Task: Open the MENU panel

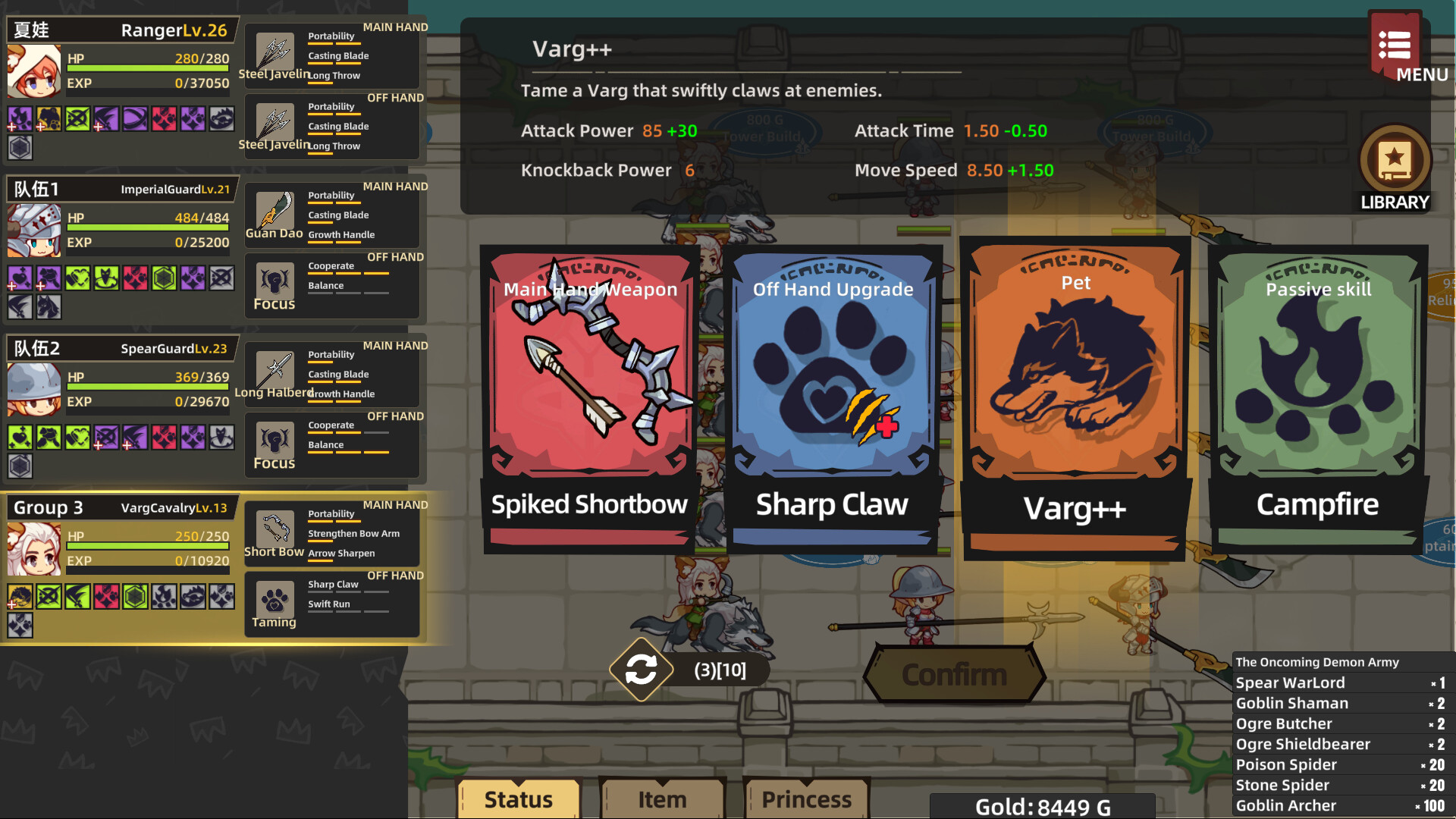Action: [x=1398, y=47]
